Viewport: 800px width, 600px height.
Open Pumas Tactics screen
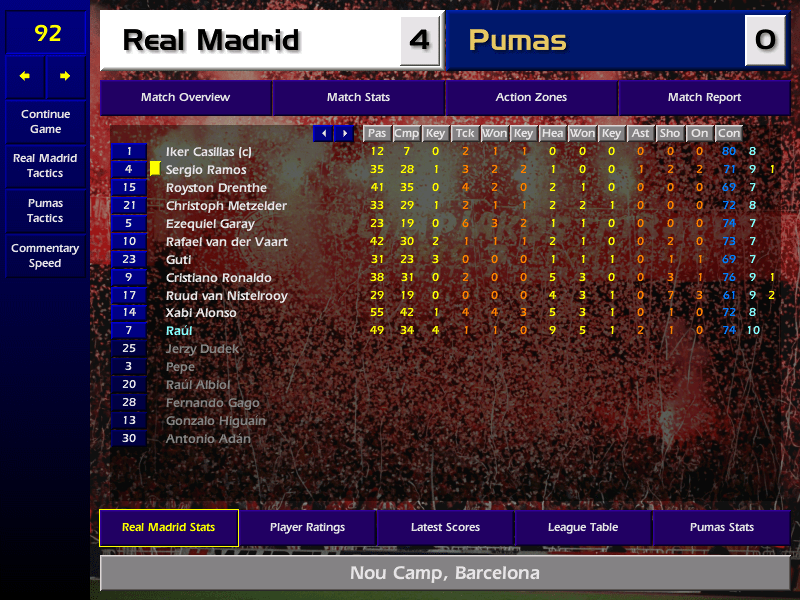45,210
